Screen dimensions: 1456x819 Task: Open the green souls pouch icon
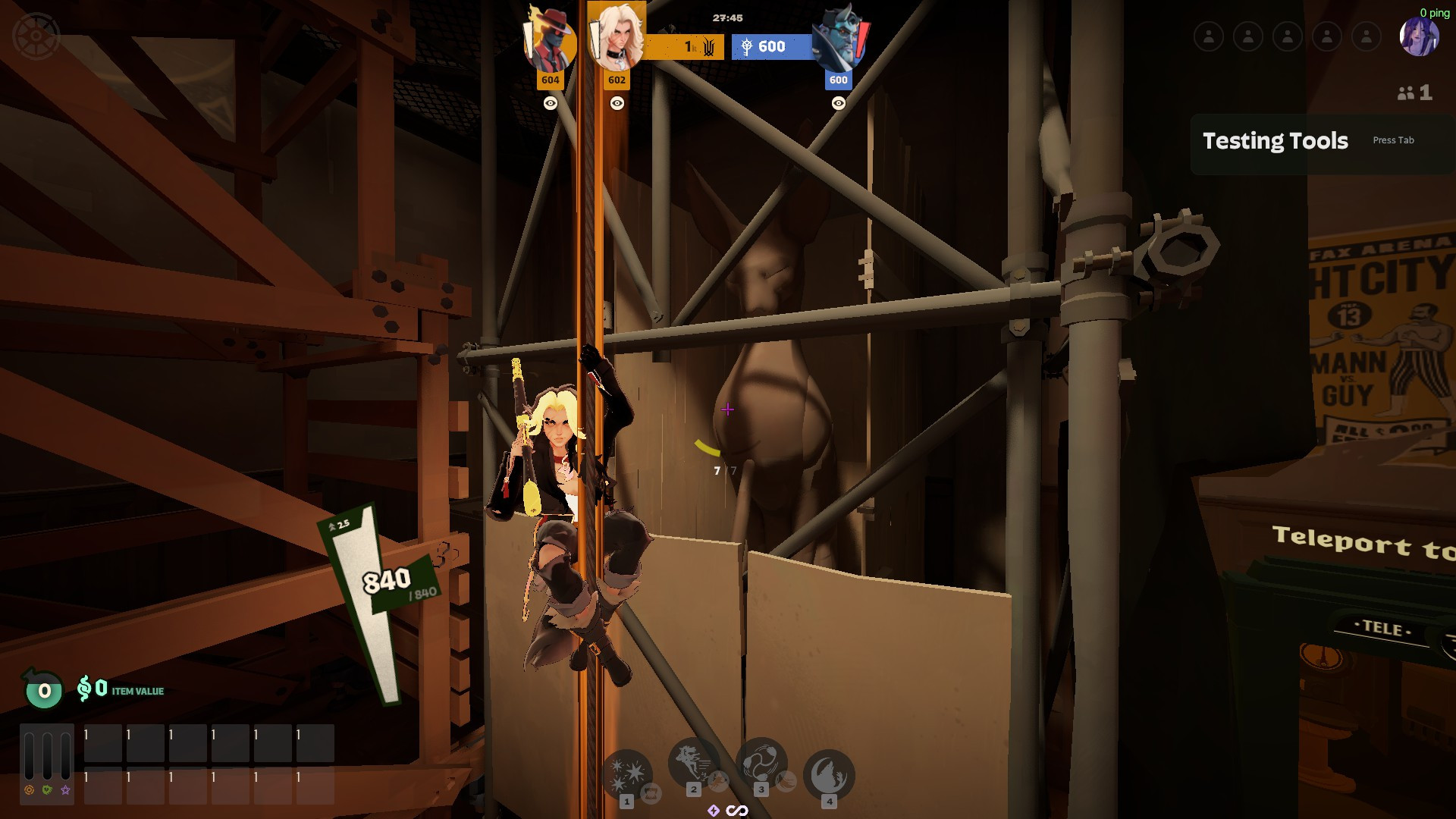pyautogui.click(x=44, y=689)
